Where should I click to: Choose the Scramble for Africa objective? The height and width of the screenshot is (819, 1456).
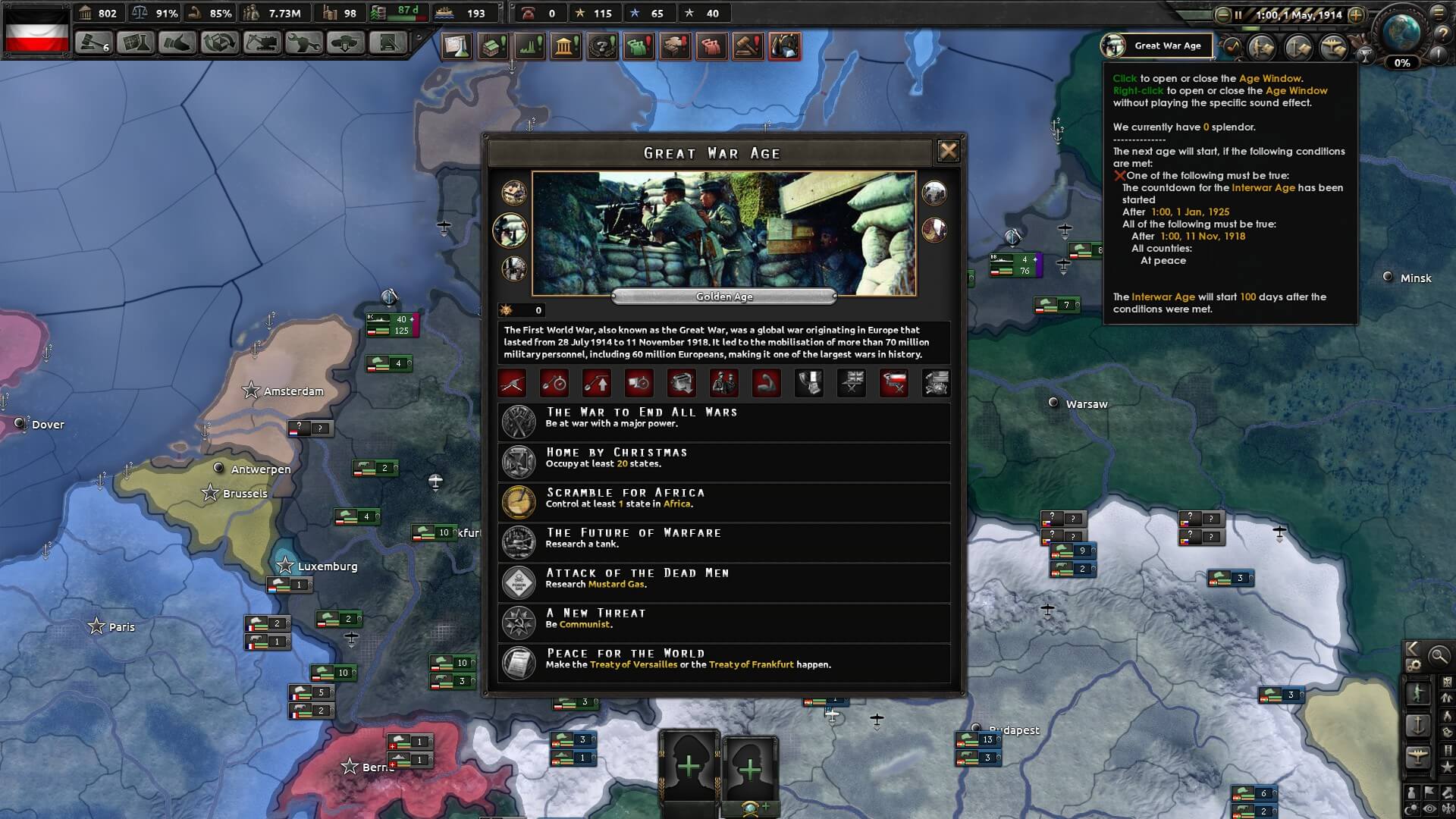(x=723, y=502)
